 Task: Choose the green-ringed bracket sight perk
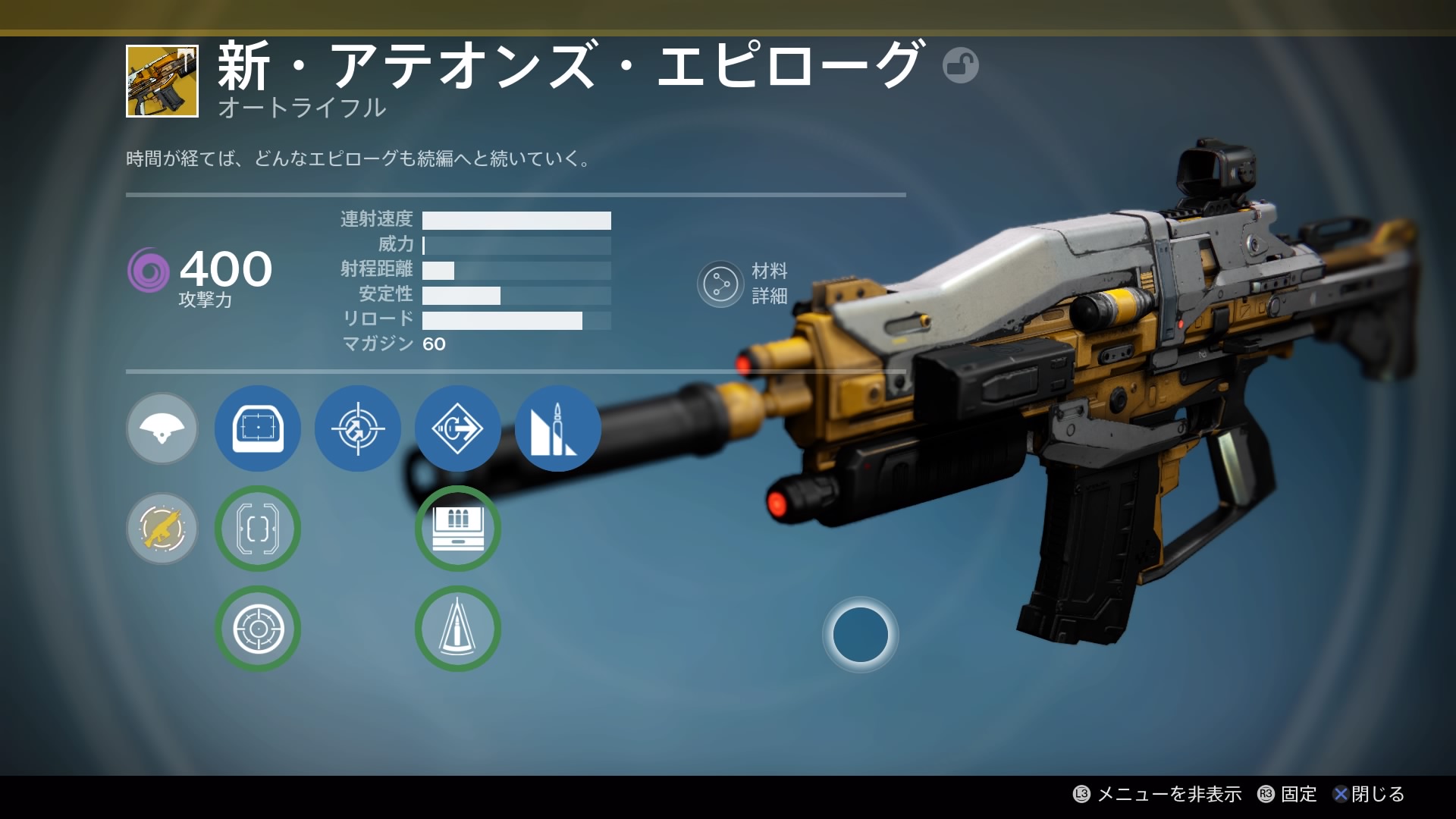tap(258, 529)
